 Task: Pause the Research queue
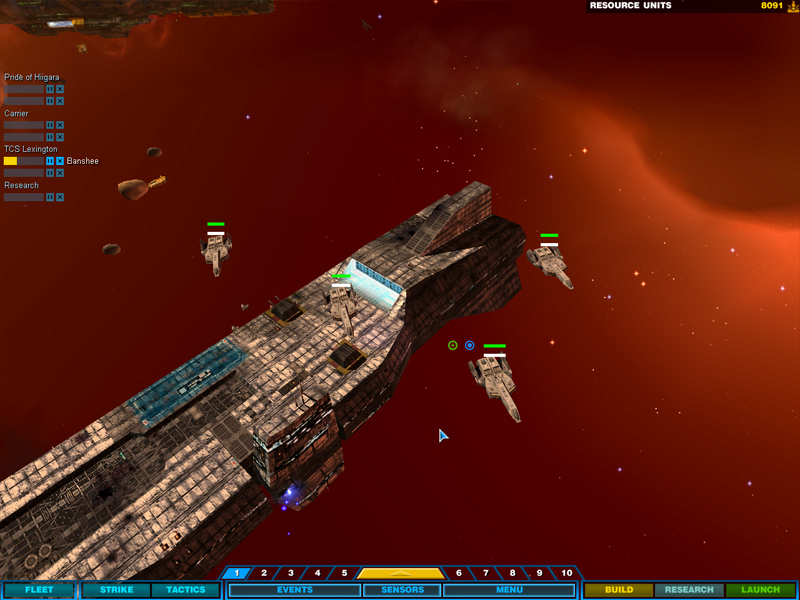[x=50, y=197]
